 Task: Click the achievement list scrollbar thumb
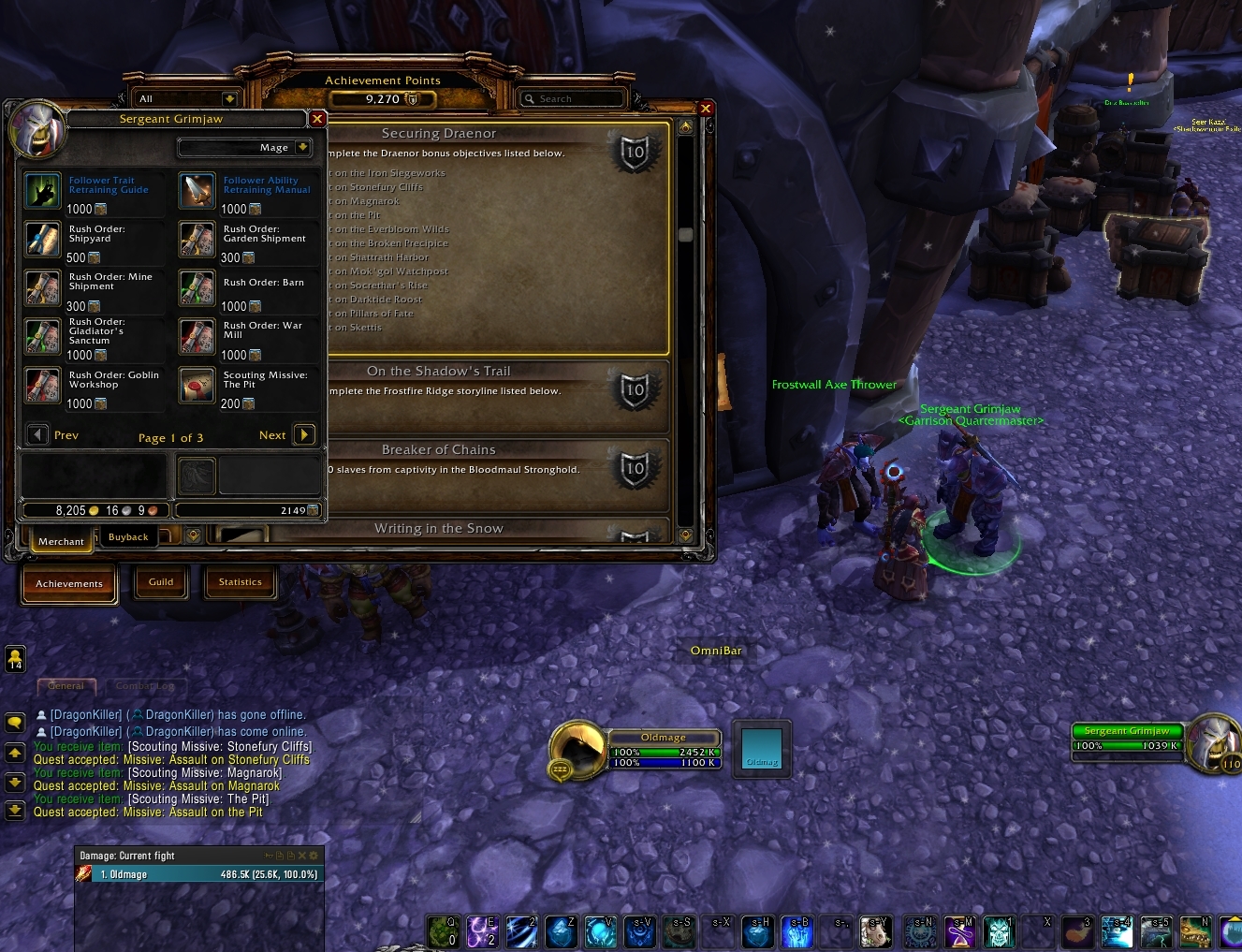click(x=685, y=234)
